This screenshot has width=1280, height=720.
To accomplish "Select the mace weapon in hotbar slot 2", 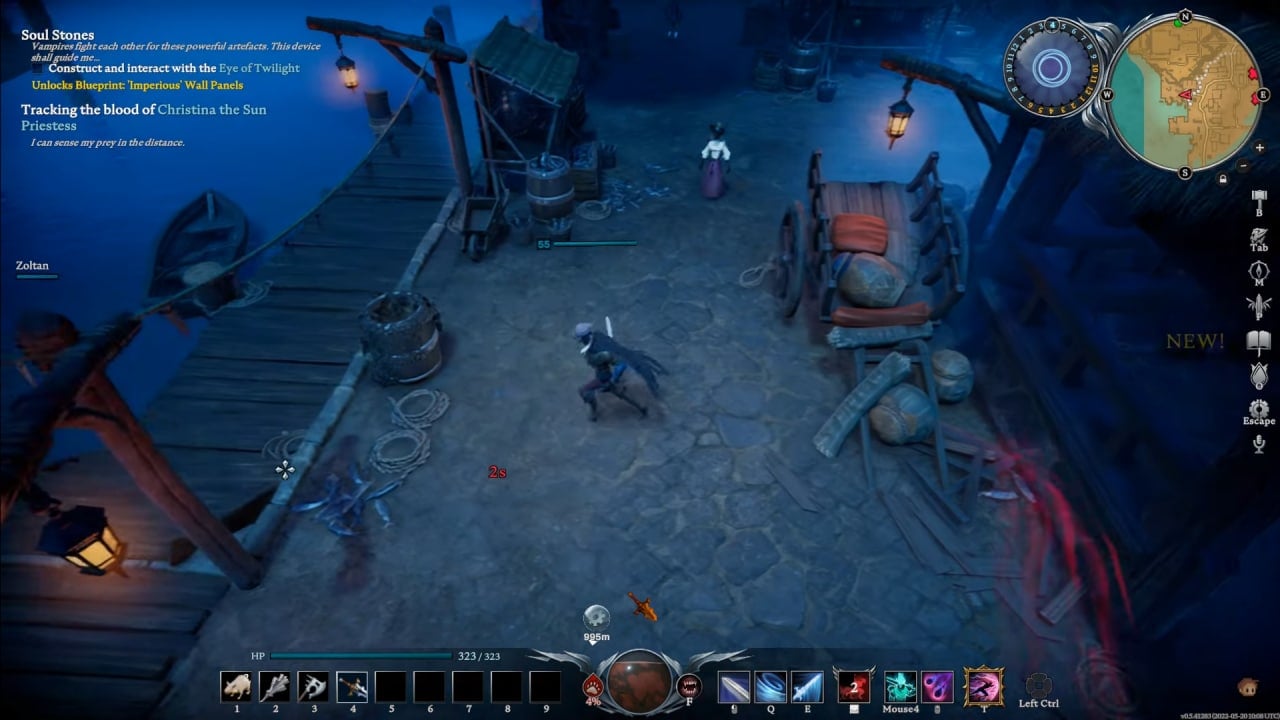I will click(x=275, y=686).
